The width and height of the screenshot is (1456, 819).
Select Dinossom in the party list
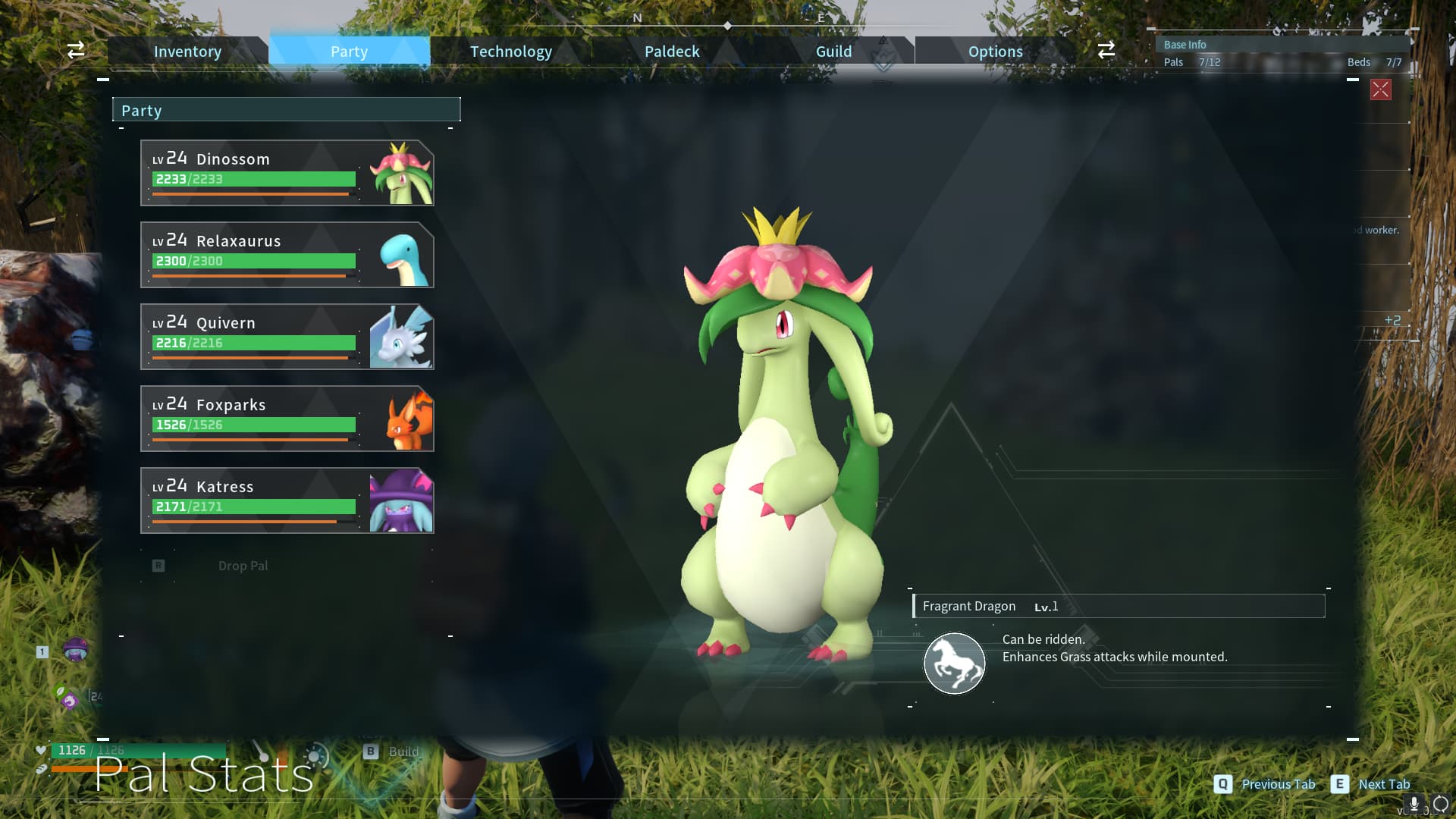tap(287, 173)
